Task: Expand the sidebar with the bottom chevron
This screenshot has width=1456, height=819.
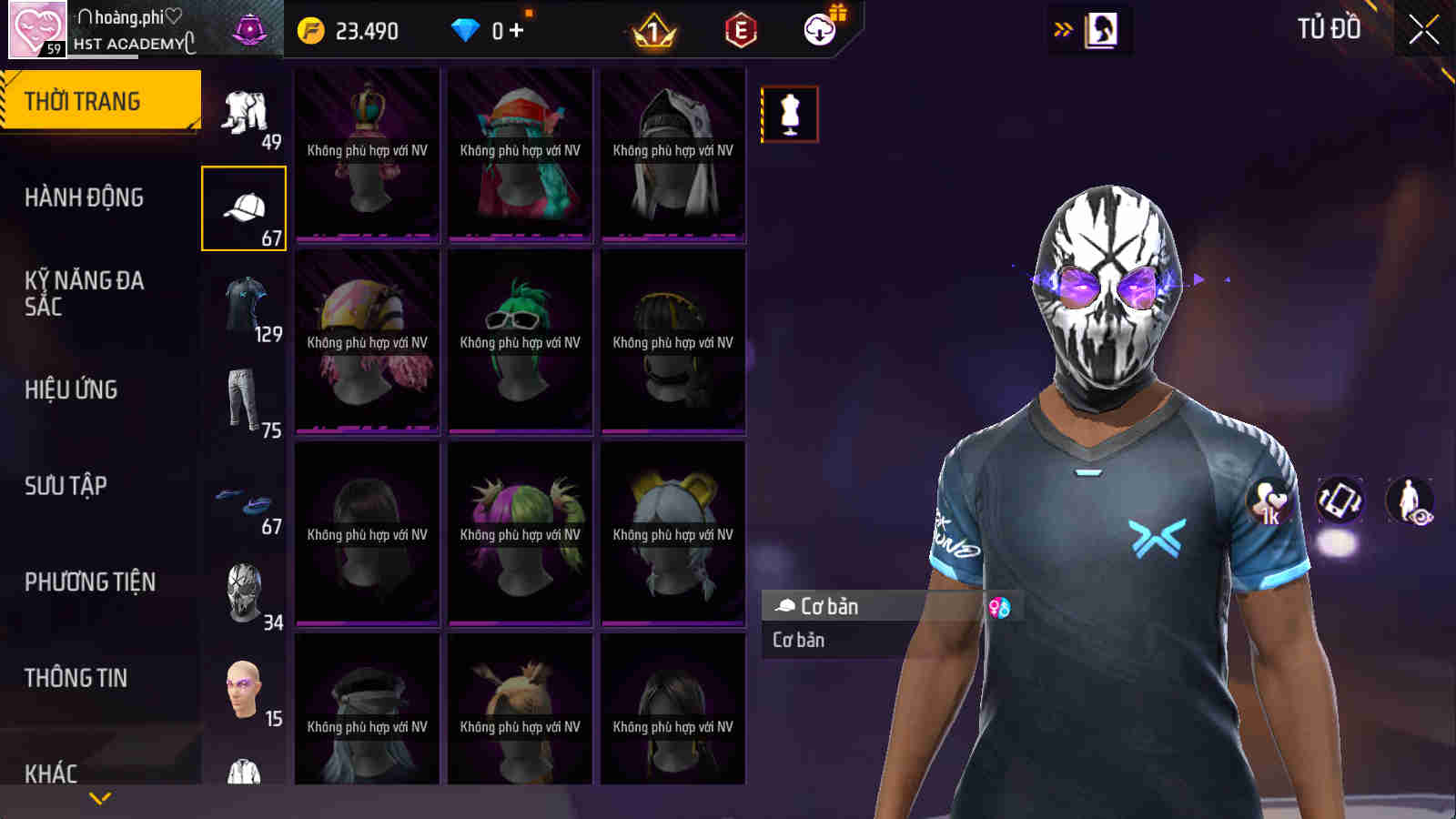Action: (100, 794)
